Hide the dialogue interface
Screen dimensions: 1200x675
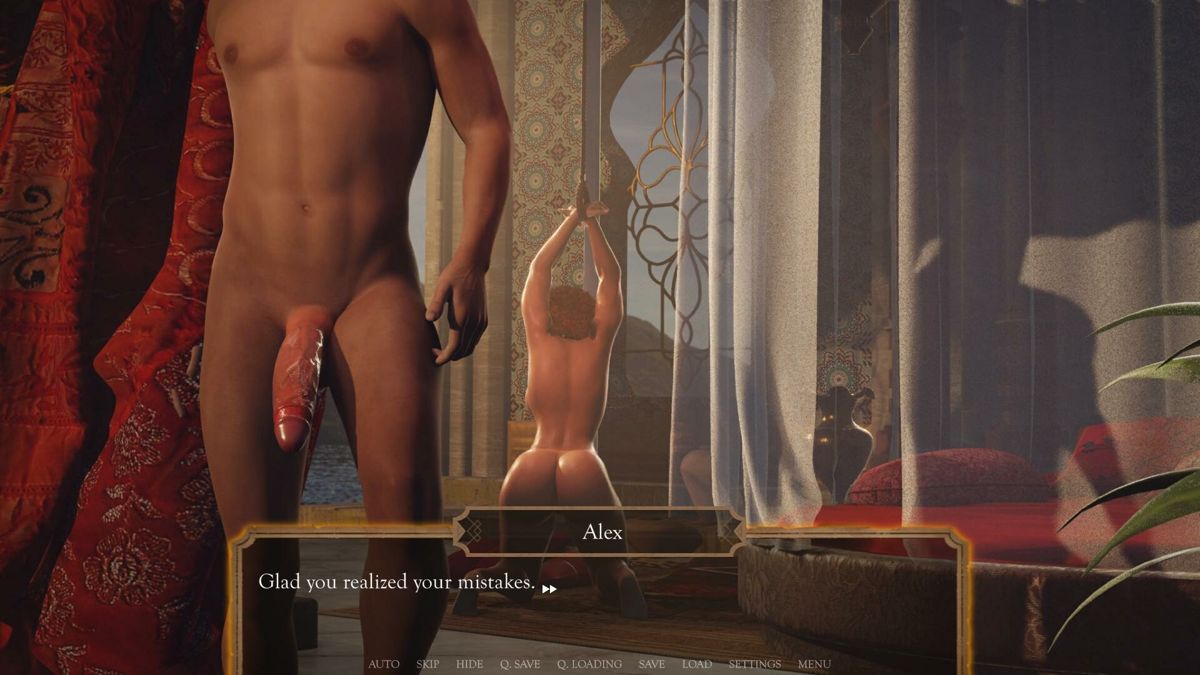coord(469,664)
